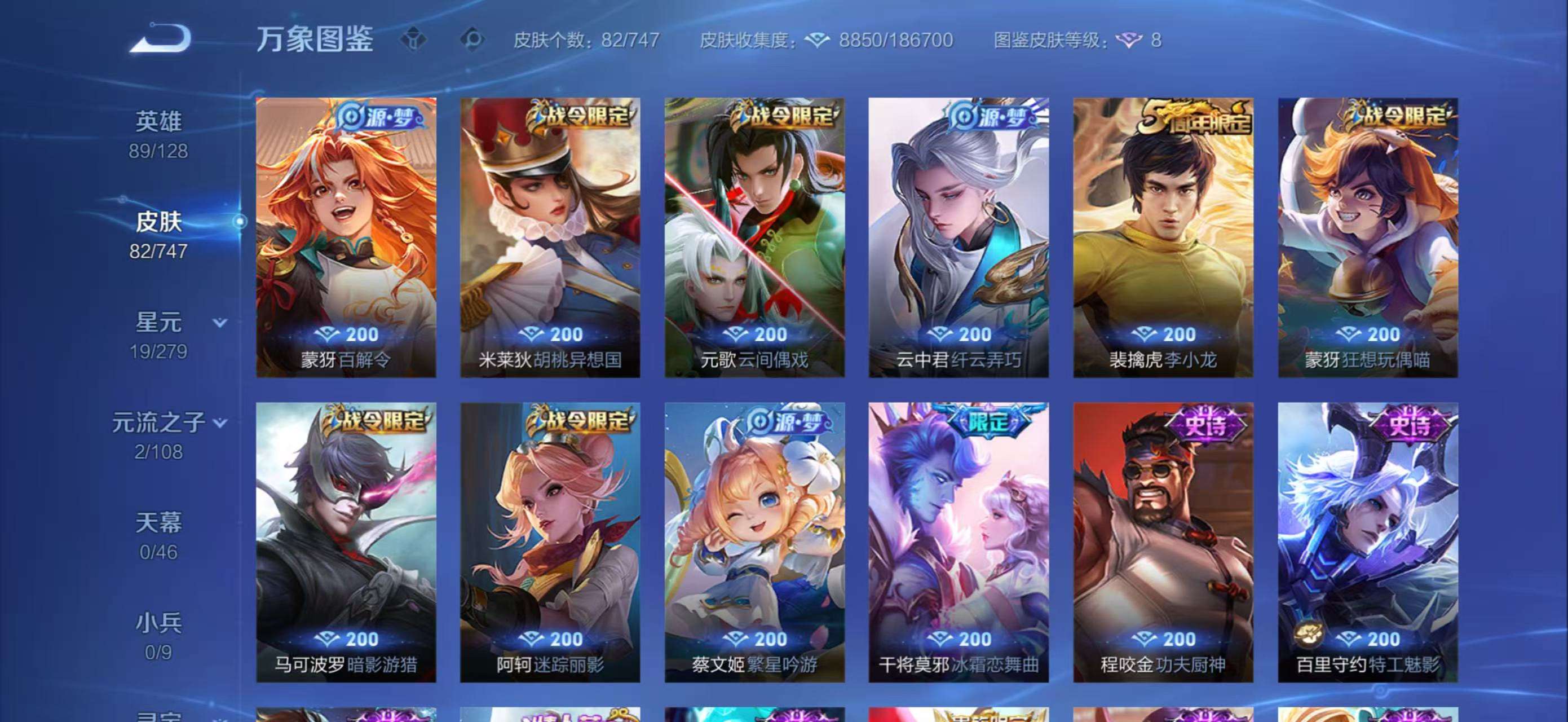Screen dimensions: 1568x722
Task: Switch to the 英雄 tab
Action: pos(160,121)
